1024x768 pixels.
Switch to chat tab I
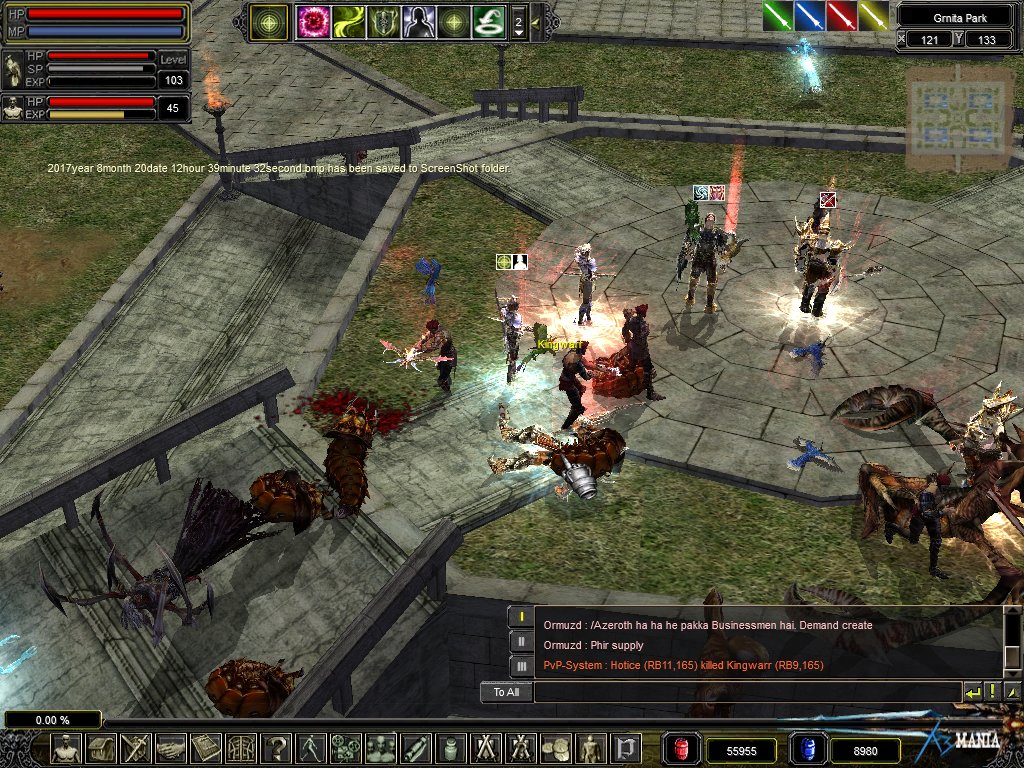tap(520, 618)
